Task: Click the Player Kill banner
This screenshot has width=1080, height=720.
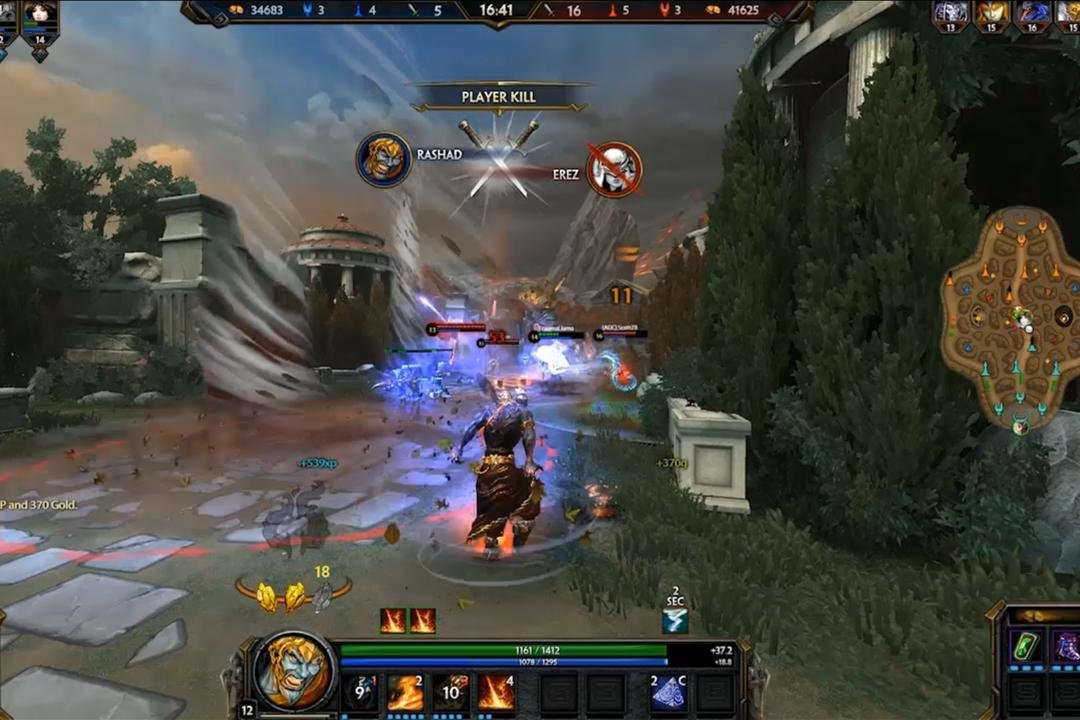Action: point(499,97)
